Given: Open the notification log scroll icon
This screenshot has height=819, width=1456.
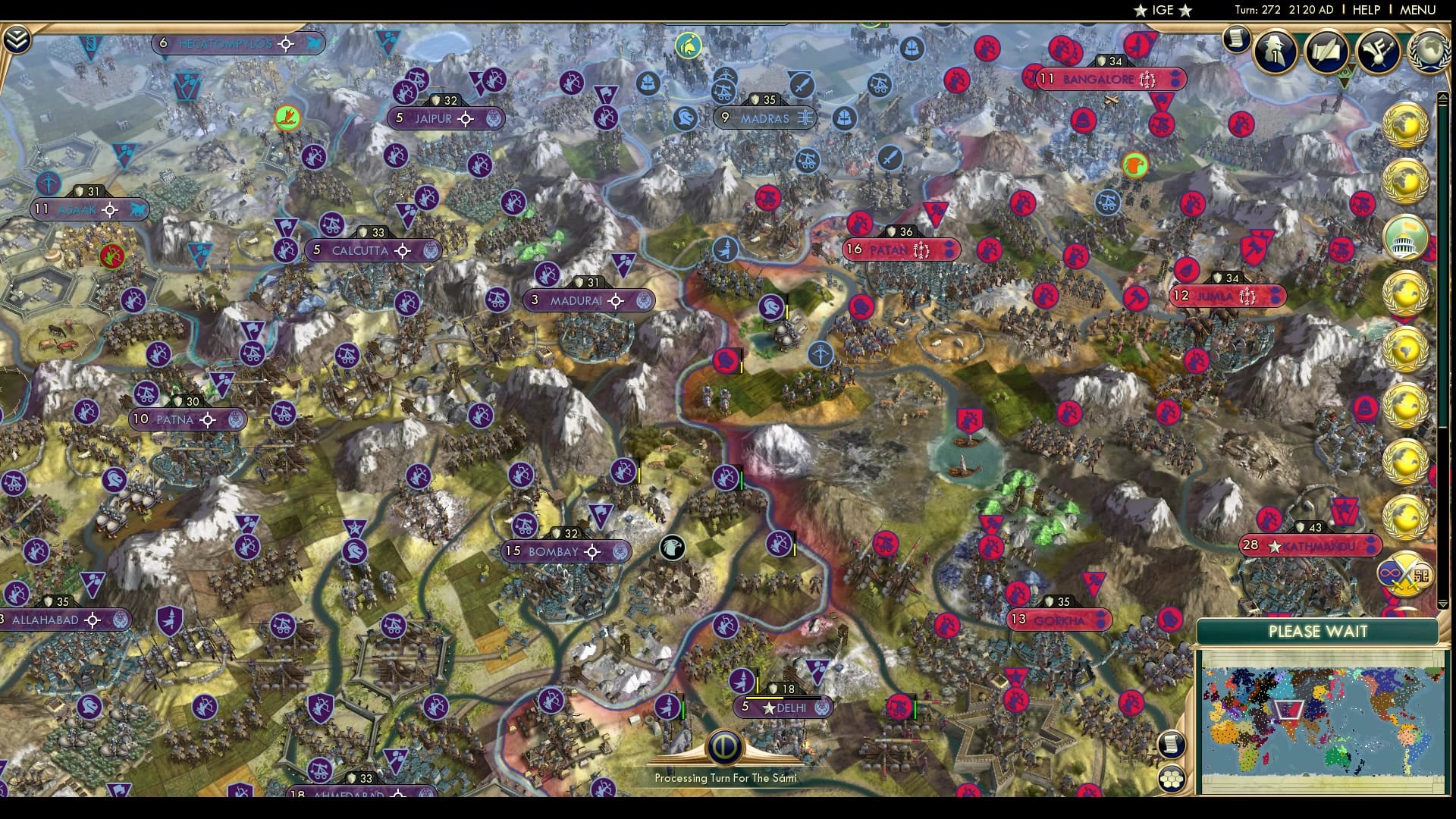Looking at the screenshot, I should [x=1238, y=37].
